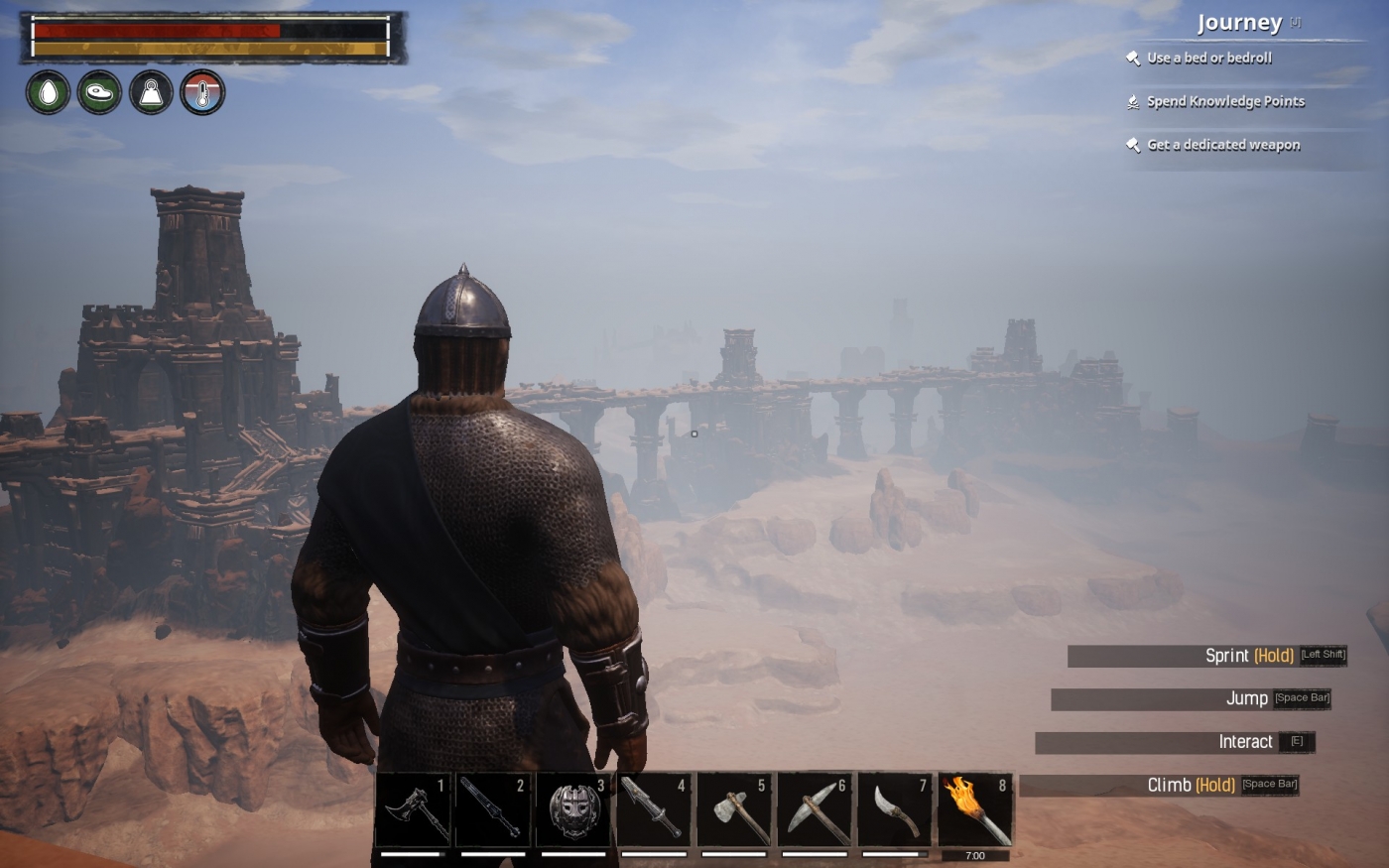Image resolution: width=1389 pixels, height=868 pixels.
Task: Click the Journey title
Action: (1238, 21)
